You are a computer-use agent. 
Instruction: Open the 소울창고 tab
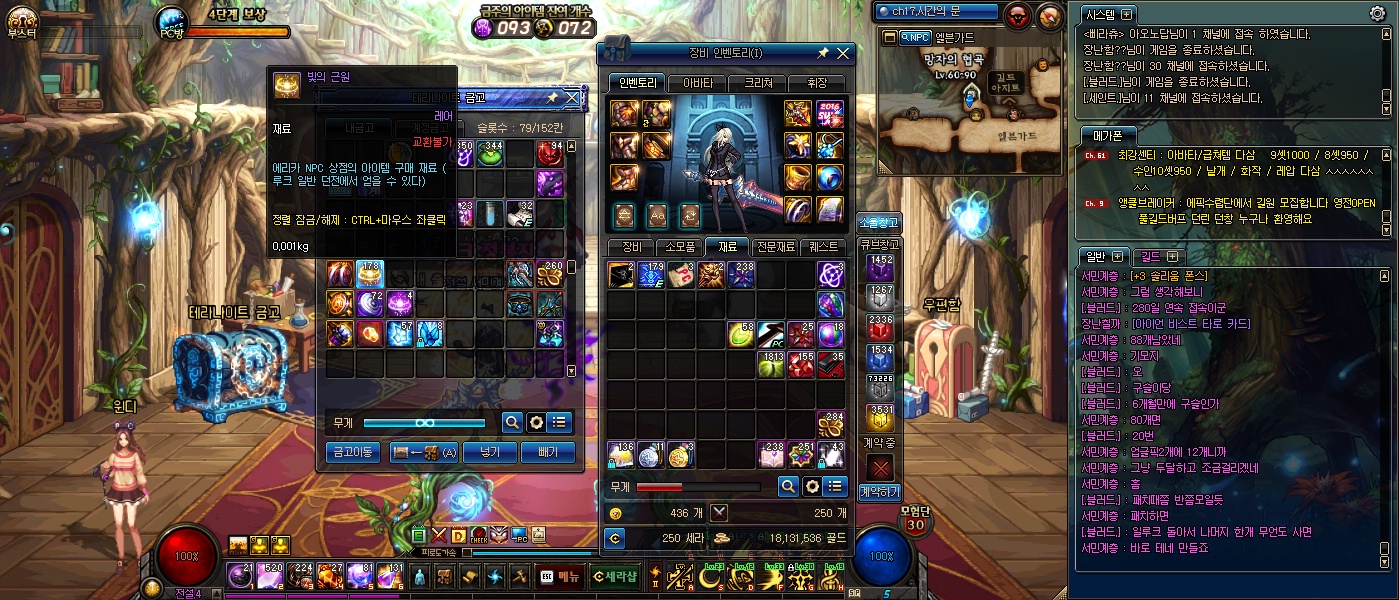point(880,222)
